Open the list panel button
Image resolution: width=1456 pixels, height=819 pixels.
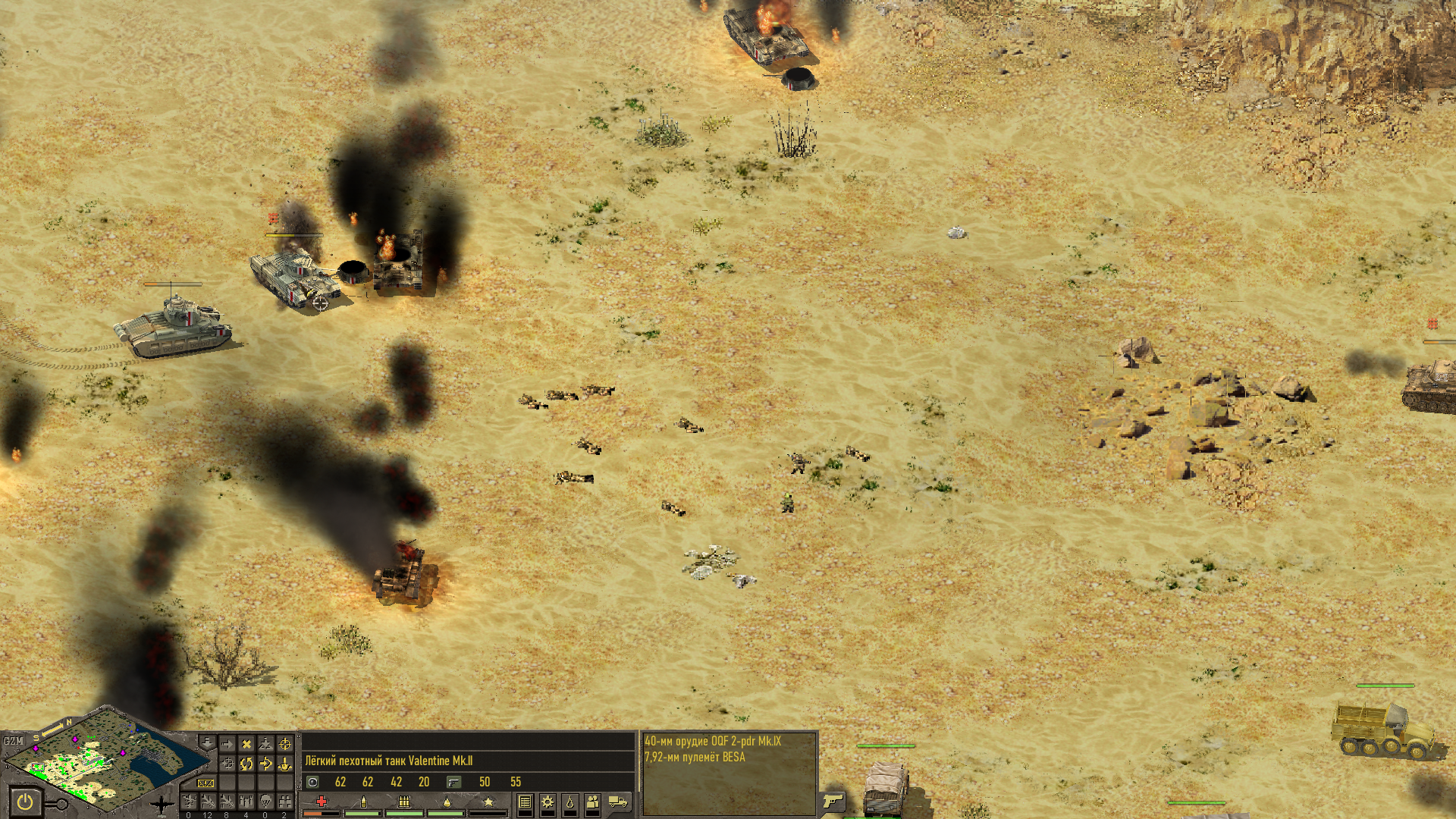(x=525, y=802)
